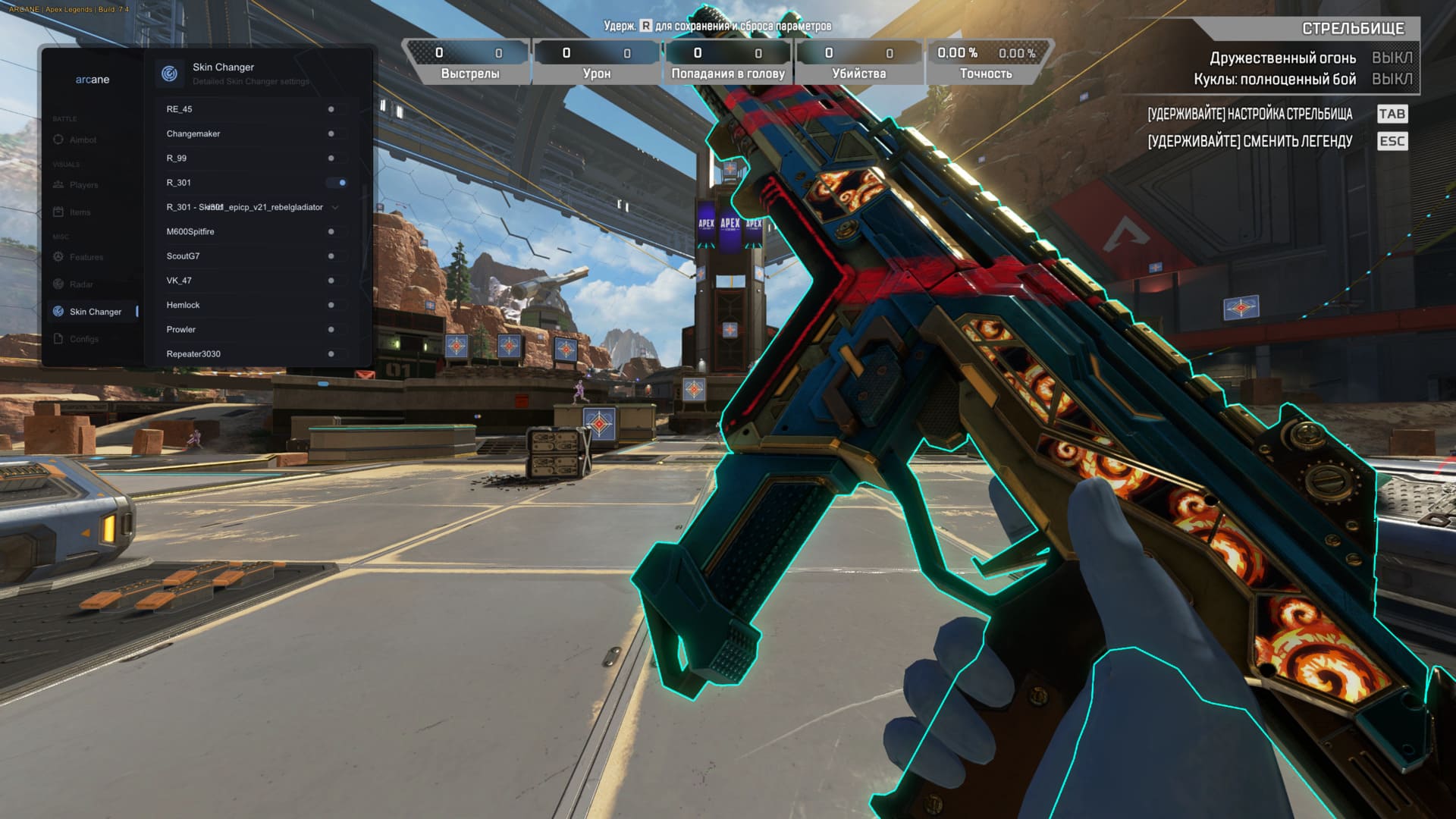This screenshot has height=819, width=1456.
Task: Select Aimbot in the BATTLE menu section
Action: [x=83, y=140]
